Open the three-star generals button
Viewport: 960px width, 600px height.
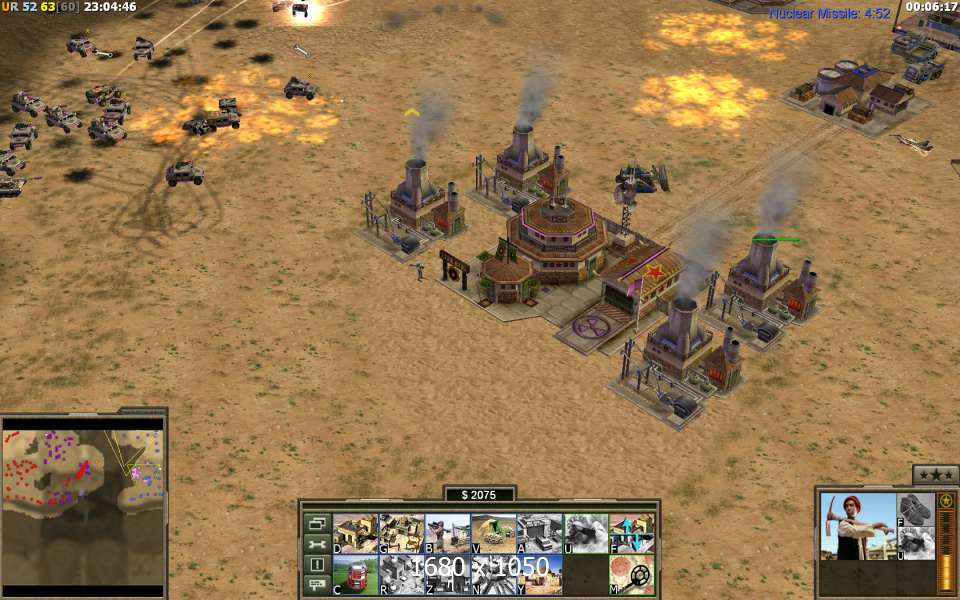(x=936, y=475)
